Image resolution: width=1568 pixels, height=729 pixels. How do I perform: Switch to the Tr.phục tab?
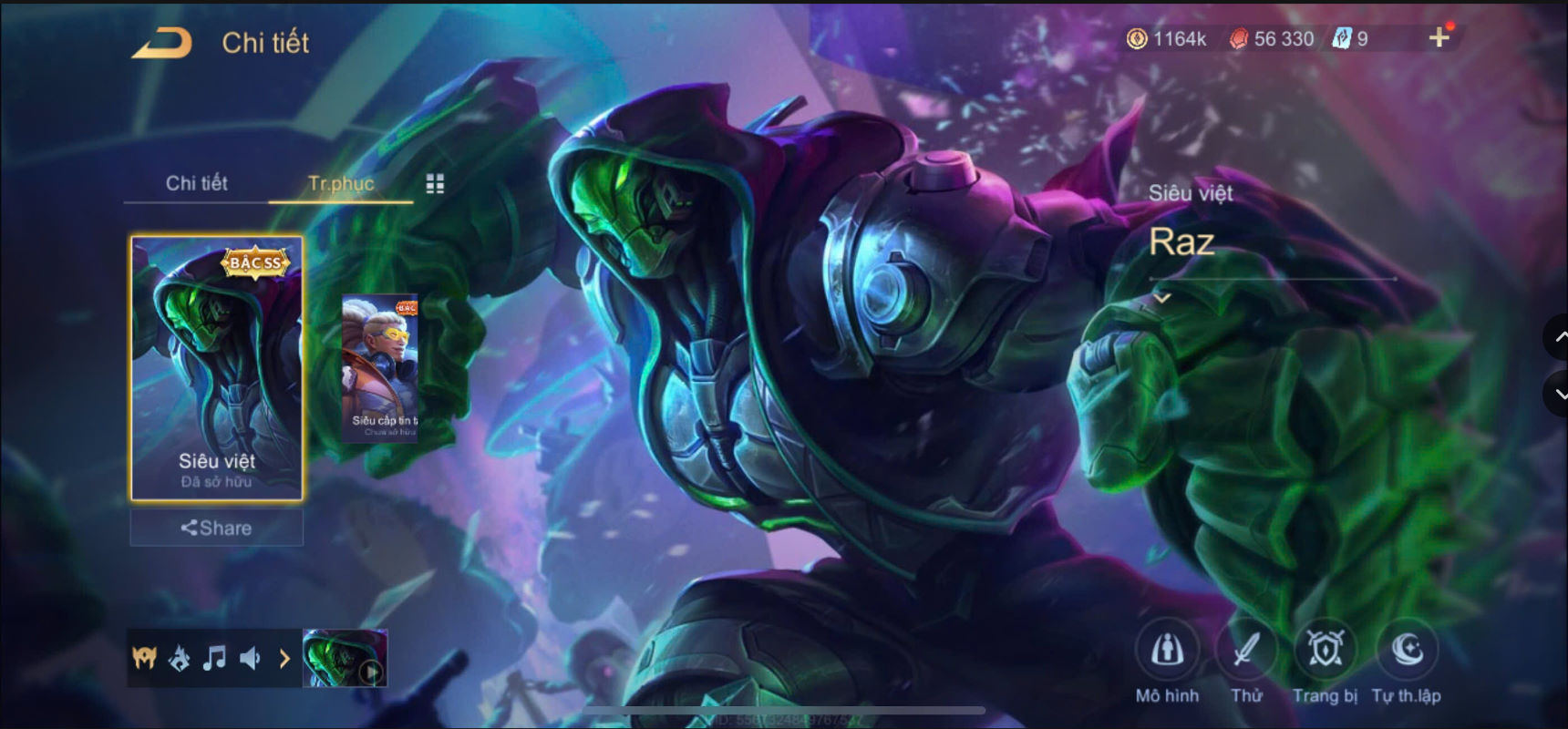[341, 183]
